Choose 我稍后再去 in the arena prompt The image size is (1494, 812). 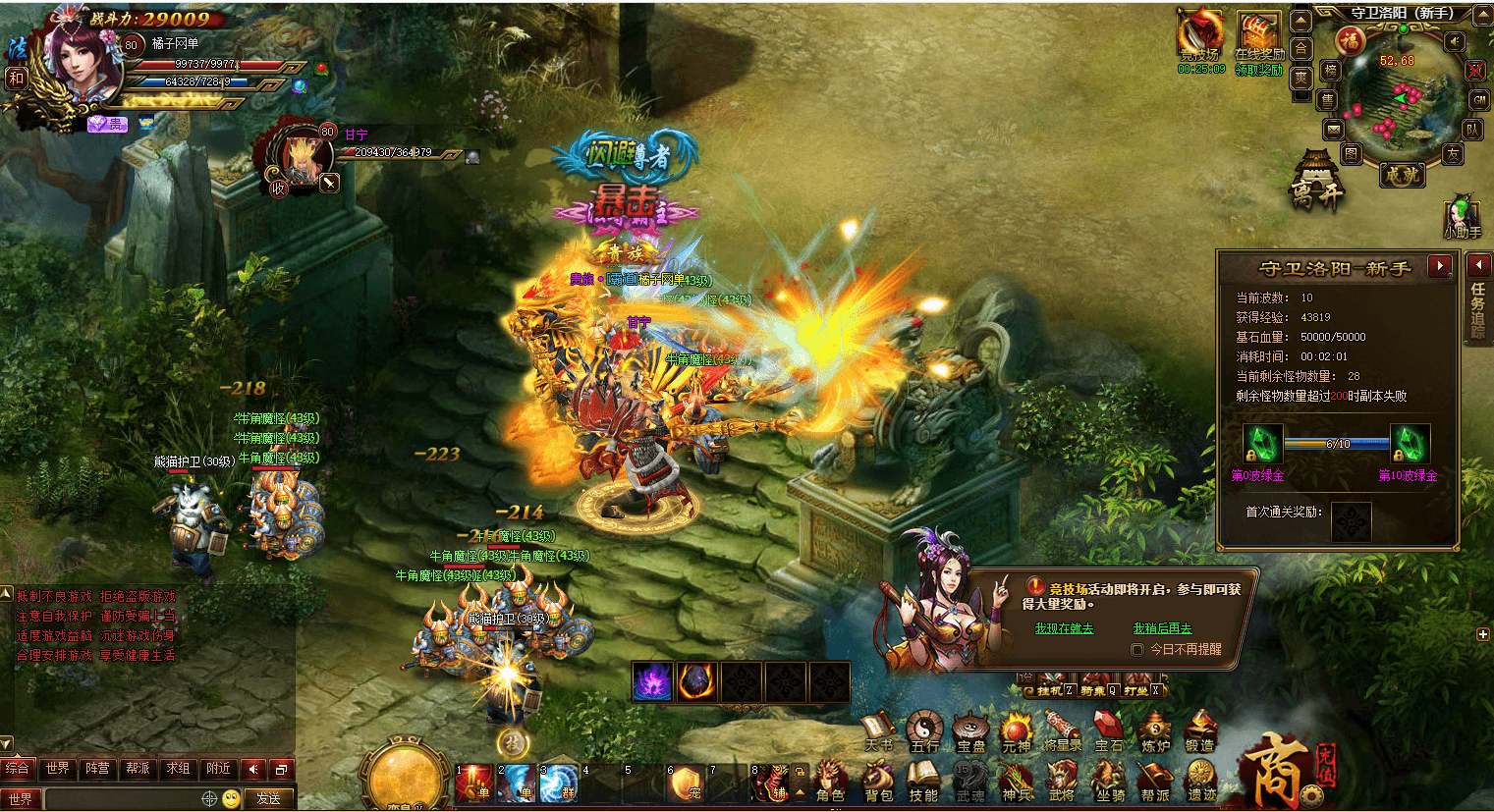click(x=1162, y=628)
